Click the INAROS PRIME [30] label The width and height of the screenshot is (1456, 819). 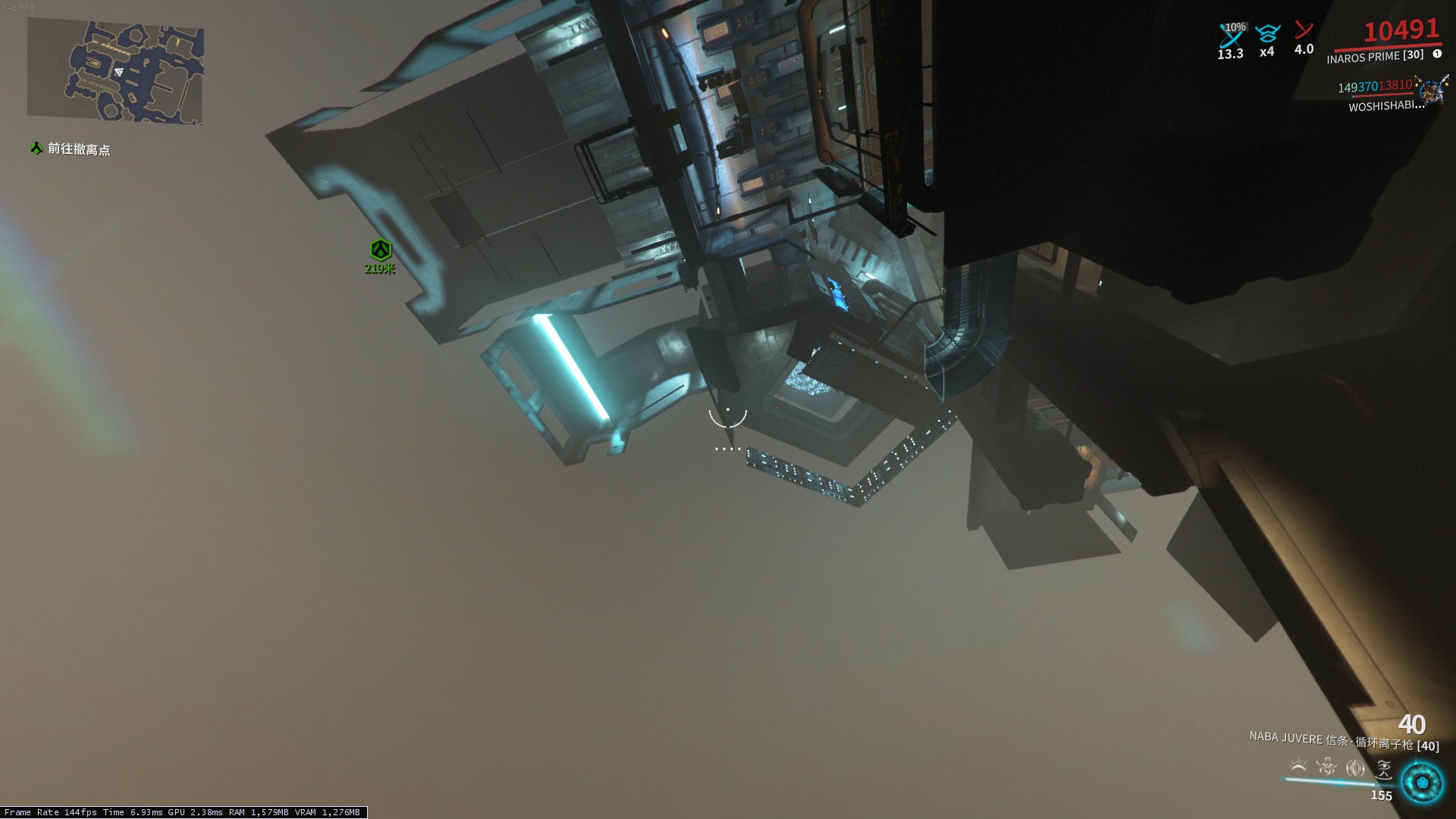point(1374,57)
